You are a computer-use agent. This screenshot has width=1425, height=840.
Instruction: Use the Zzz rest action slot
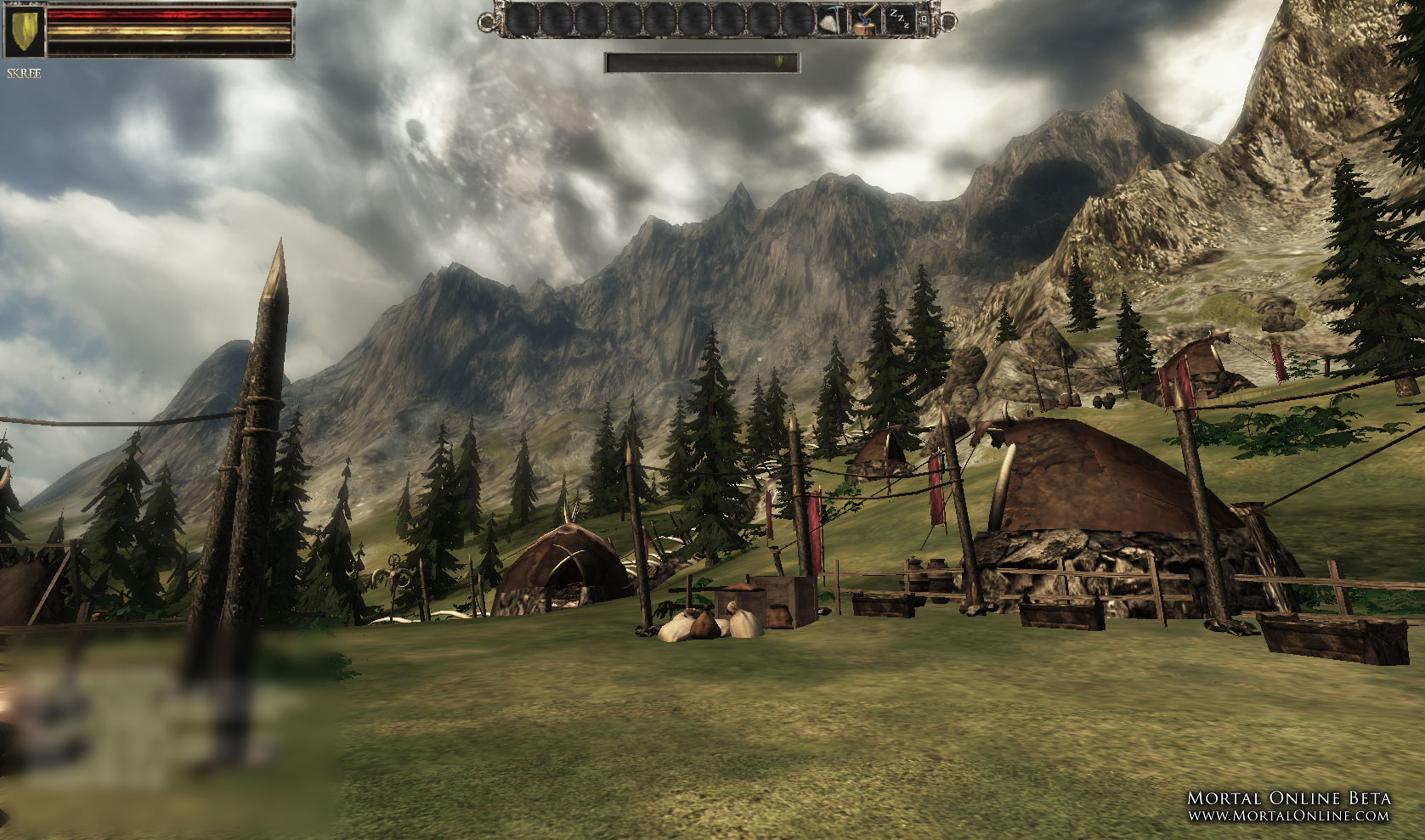tap(898, 20)
